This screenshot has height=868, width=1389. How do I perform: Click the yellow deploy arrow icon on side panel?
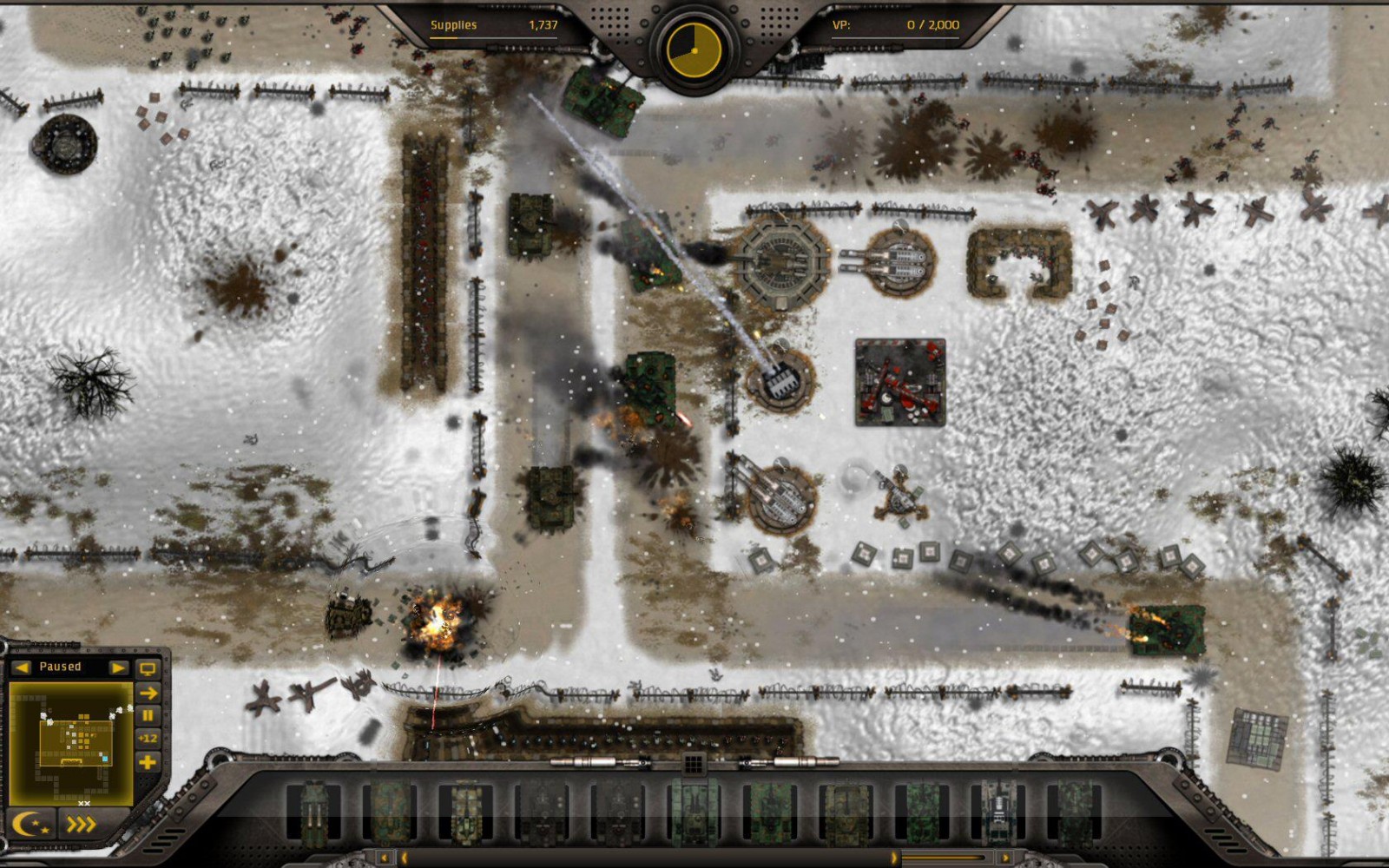(x=148, y=691)
